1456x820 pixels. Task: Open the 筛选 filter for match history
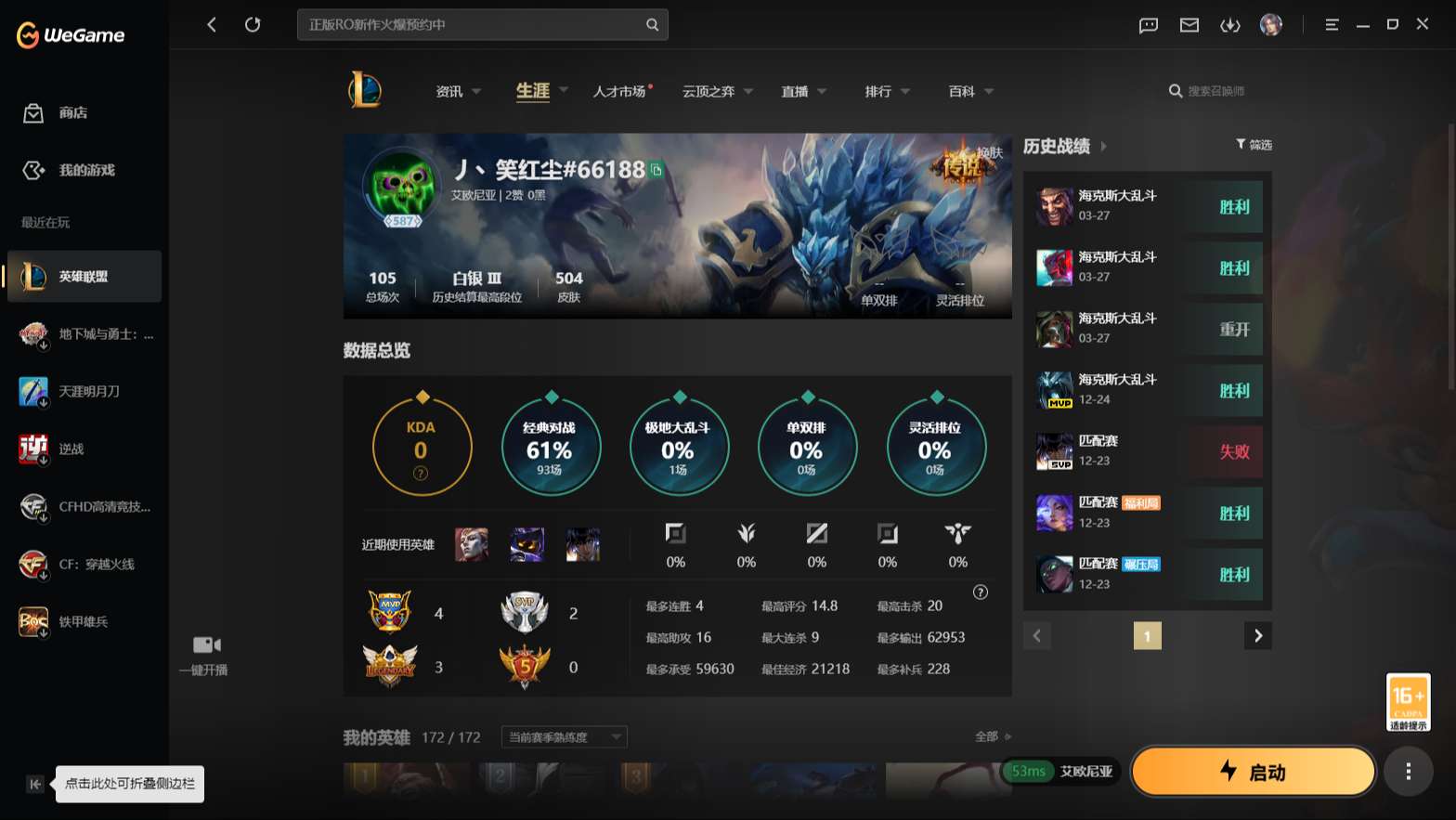click(1254, 145)
